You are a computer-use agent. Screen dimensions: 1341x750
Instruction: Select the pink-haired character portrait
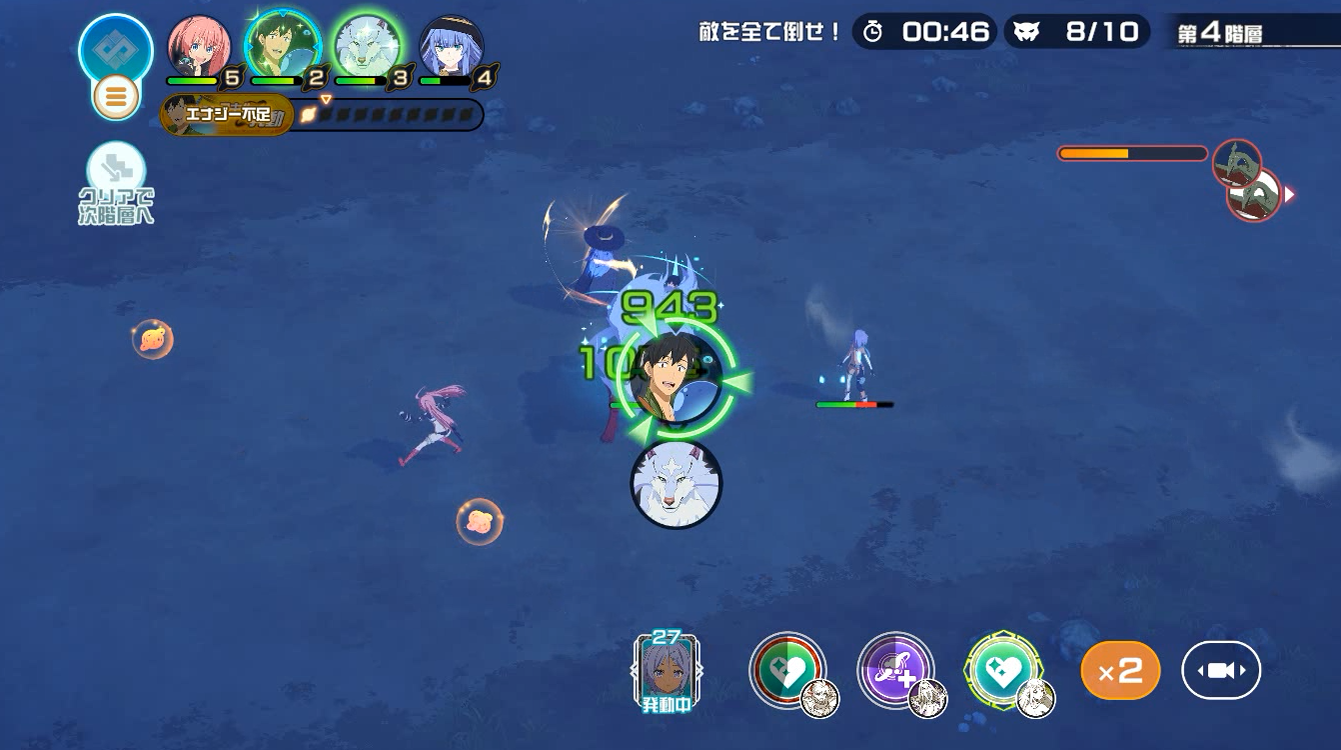[x=199, y=46]
